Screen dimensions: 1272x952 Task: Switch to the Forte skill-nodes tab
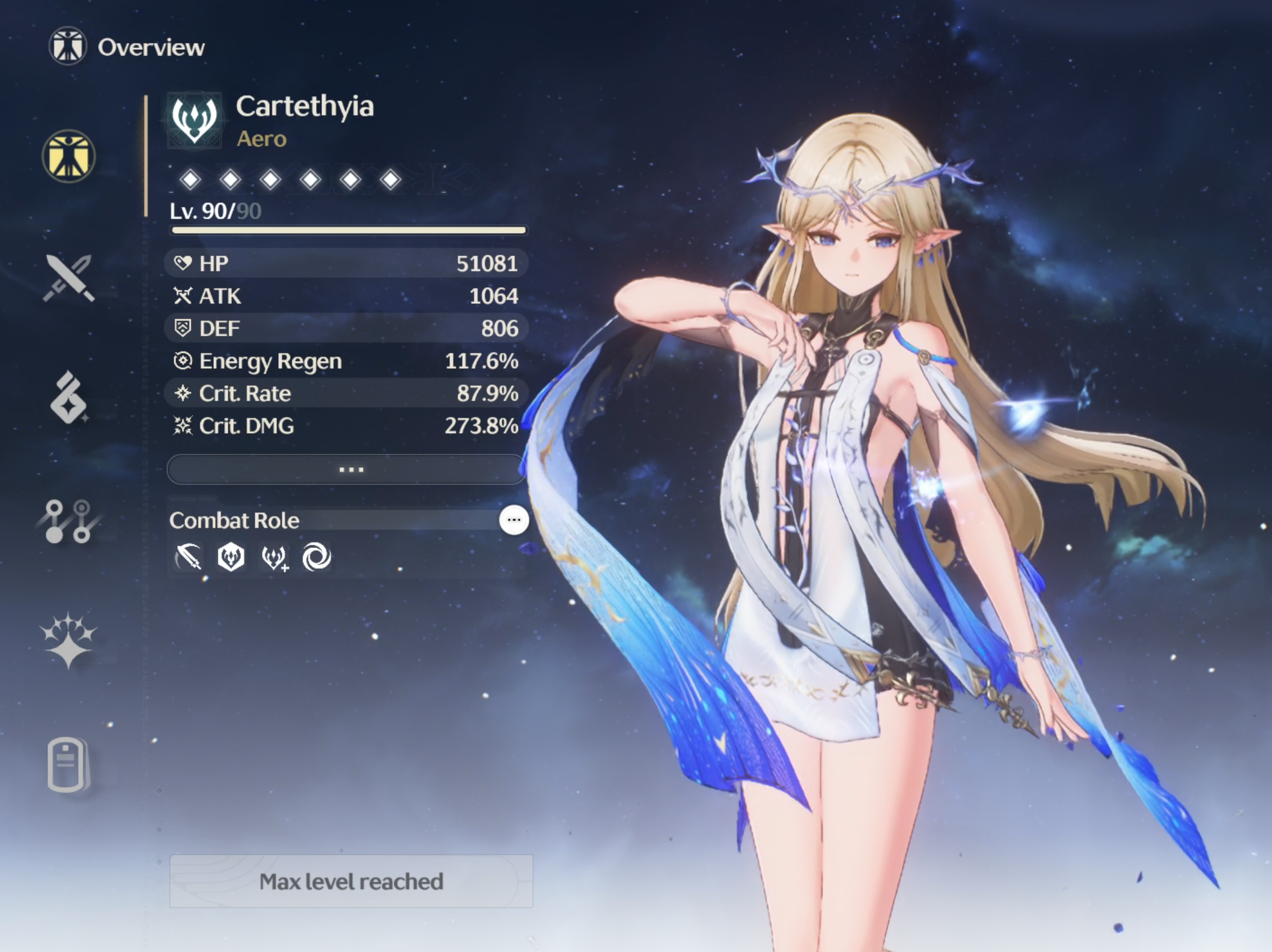[68, 521]
